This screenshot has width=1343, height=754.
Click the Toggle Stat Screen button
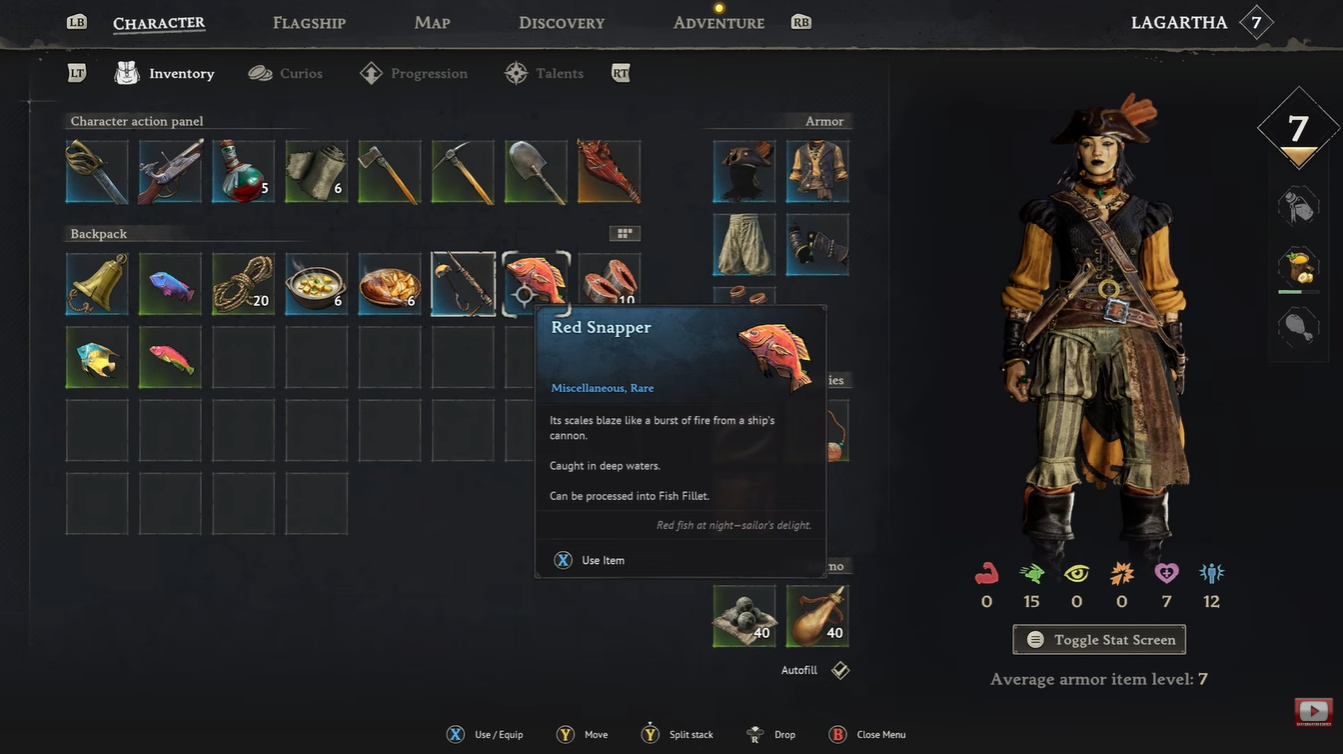[x=1099, y=640]
